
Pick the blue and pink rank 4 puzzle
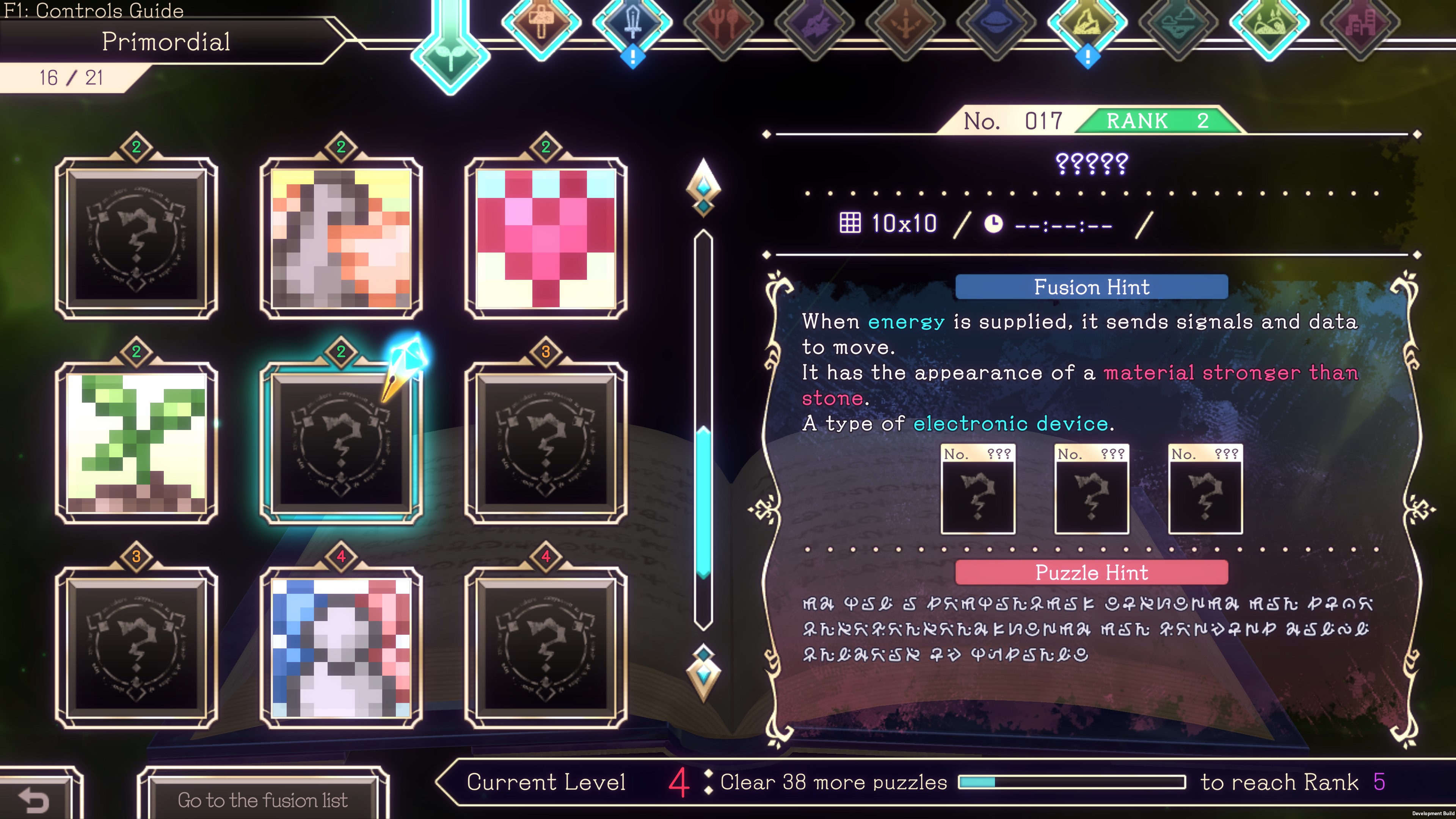pyautogui.click(x=341, y=647)
